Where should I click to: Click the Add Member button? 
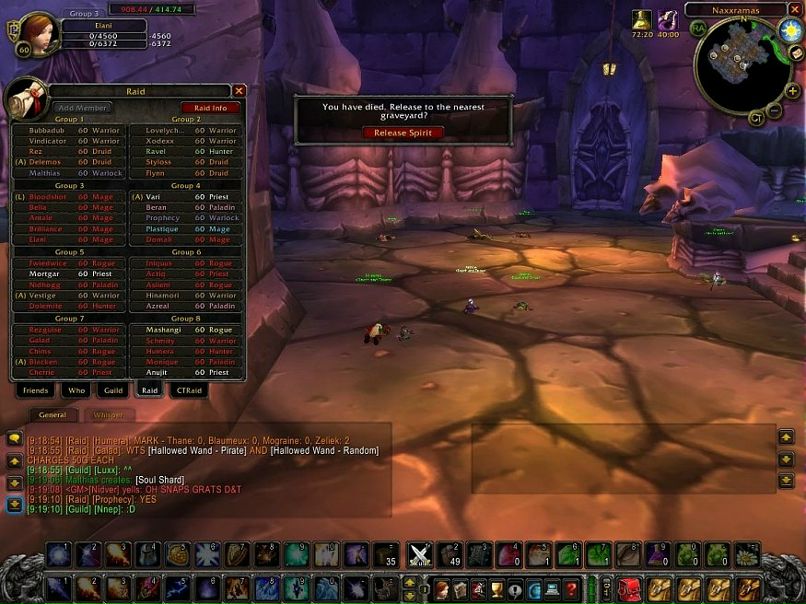83,107
